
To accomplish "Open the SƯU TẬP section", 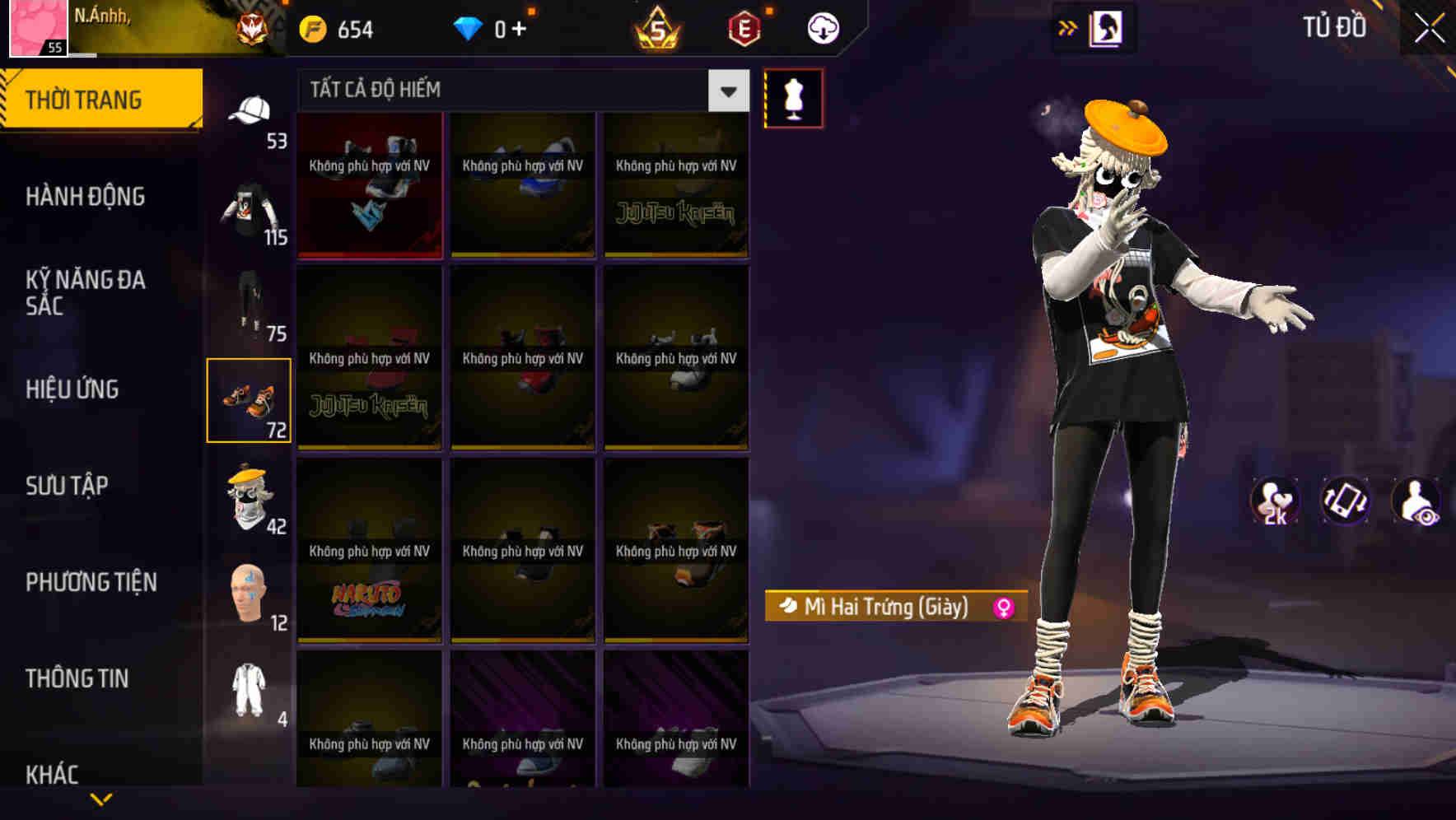I will pyautogui.click(x=69, y=486).
